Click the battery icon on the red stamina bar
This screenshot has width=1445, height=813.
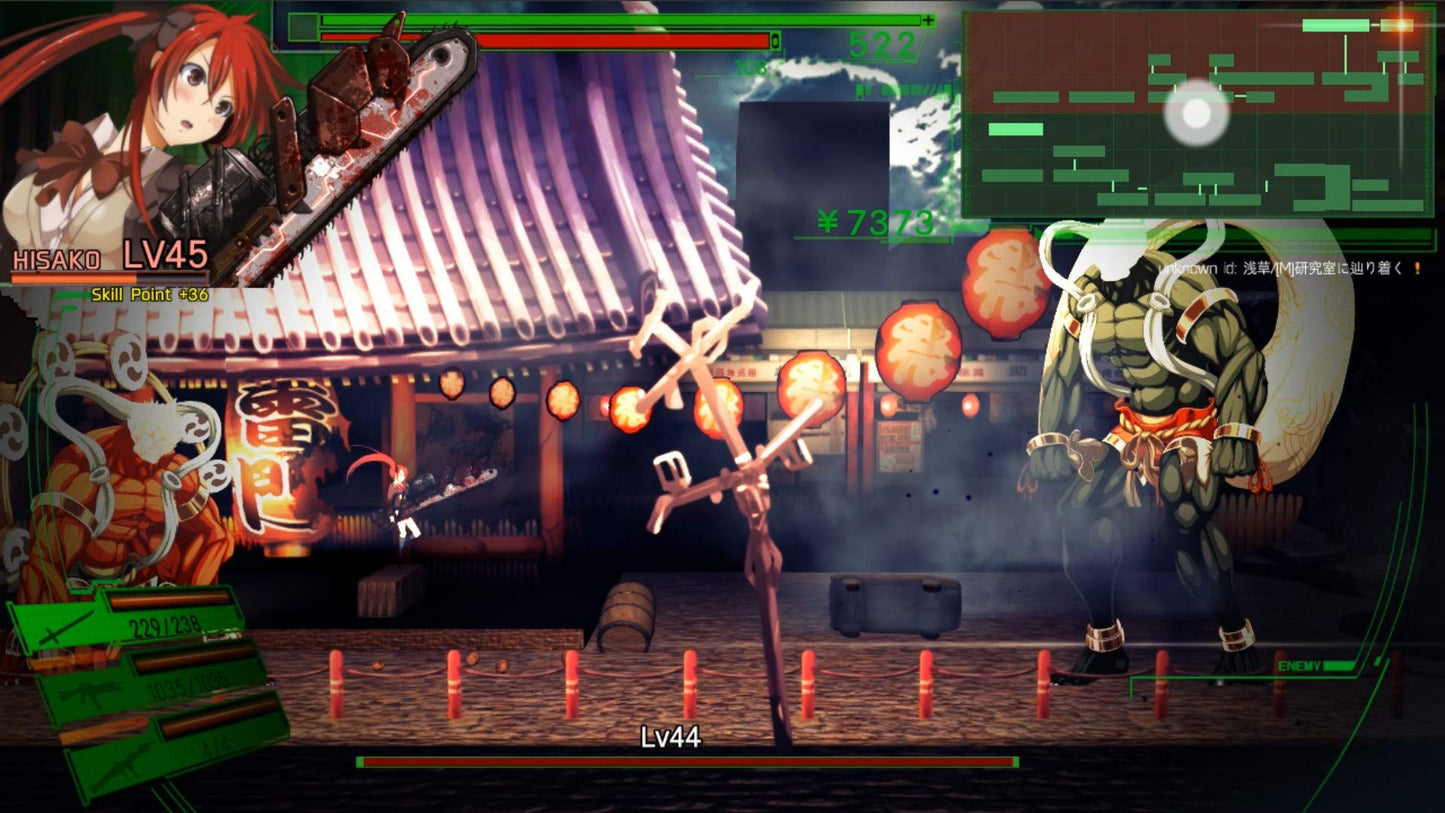(x=775, y=40)
